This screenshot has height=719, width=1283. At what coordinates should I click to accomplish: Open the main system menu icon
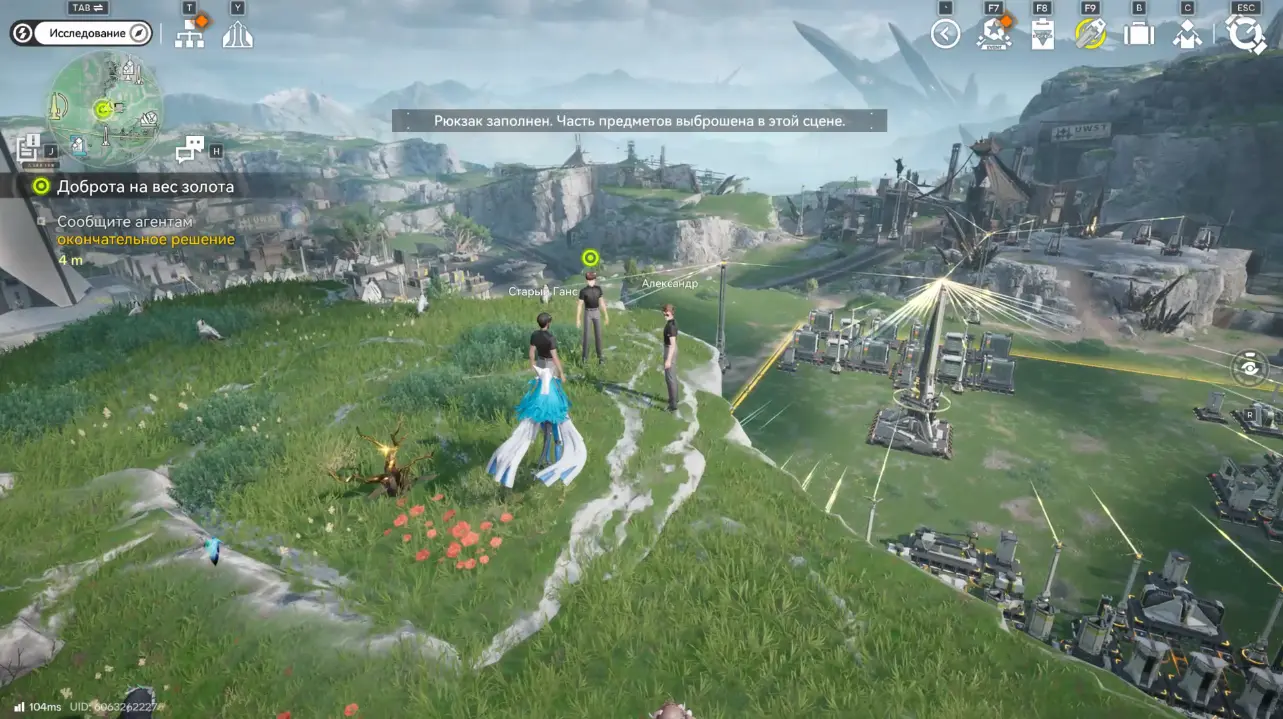[x=1246, y=34]
